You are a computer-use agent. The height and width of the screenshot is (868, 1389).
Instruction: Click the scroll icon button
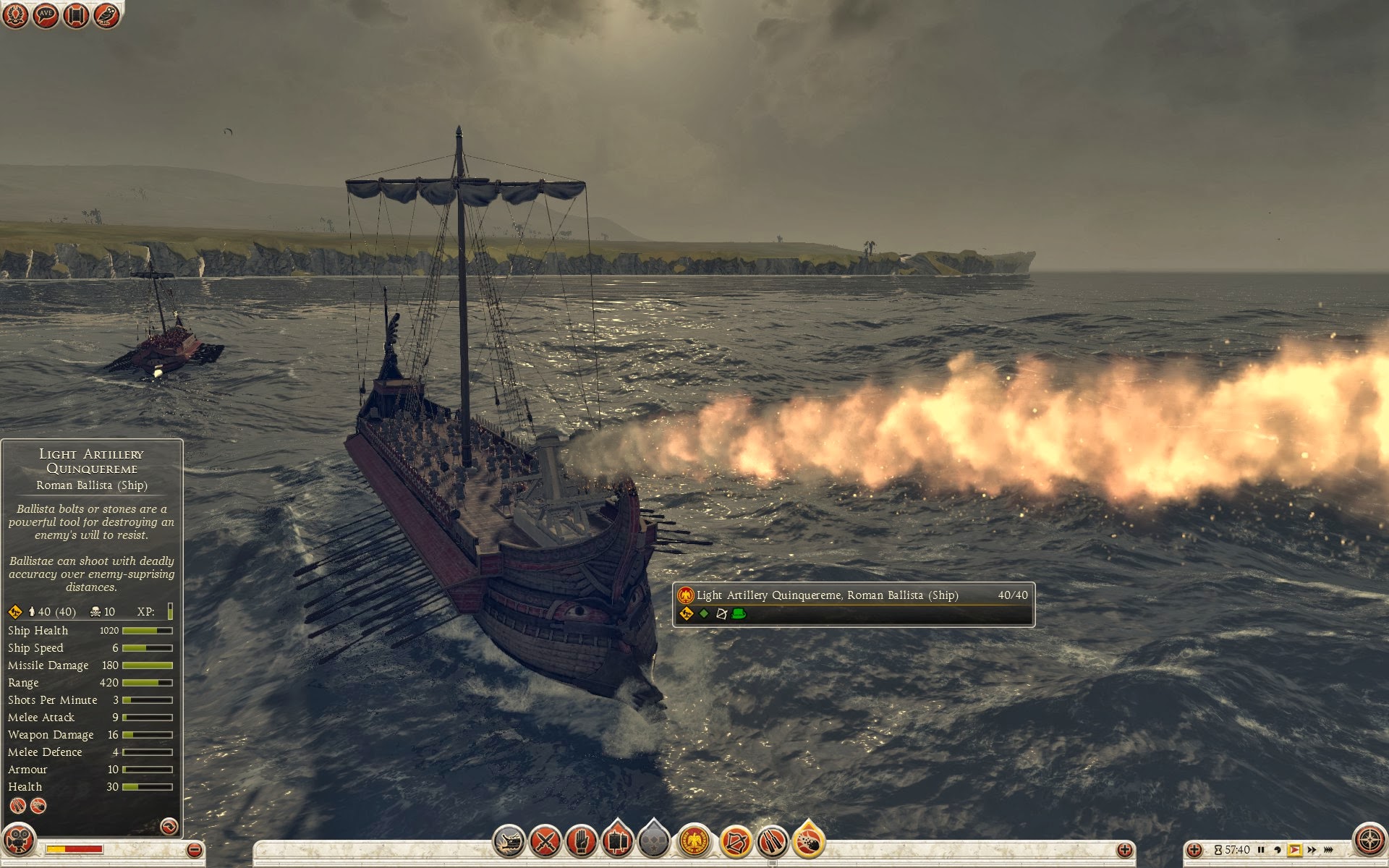coord(75,15)
